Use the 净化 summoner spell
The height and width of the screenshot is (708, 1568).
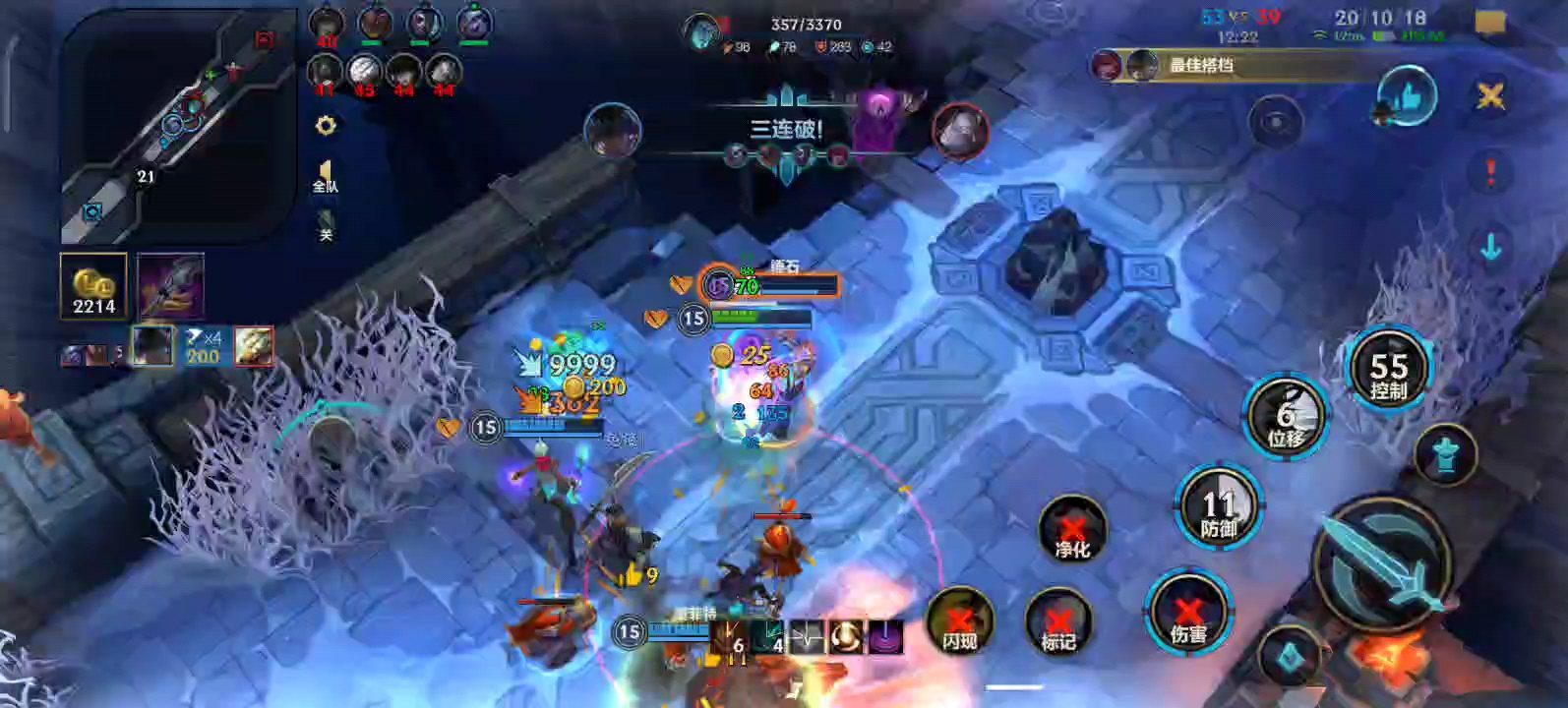coord(1072,532)
